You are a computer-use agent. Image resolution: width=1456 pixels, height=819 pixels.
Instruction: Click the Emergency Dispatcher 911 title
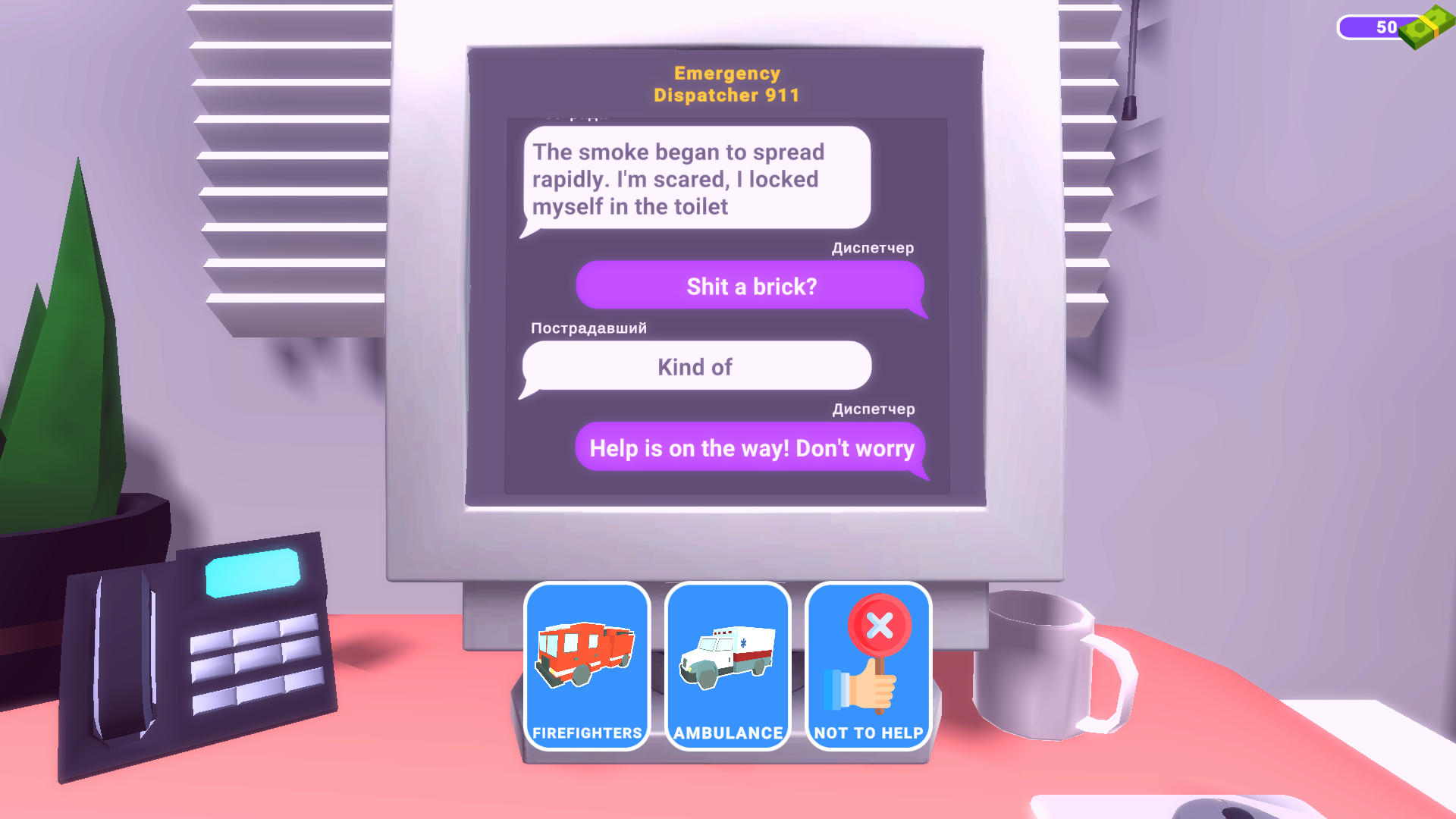(726, 83)
